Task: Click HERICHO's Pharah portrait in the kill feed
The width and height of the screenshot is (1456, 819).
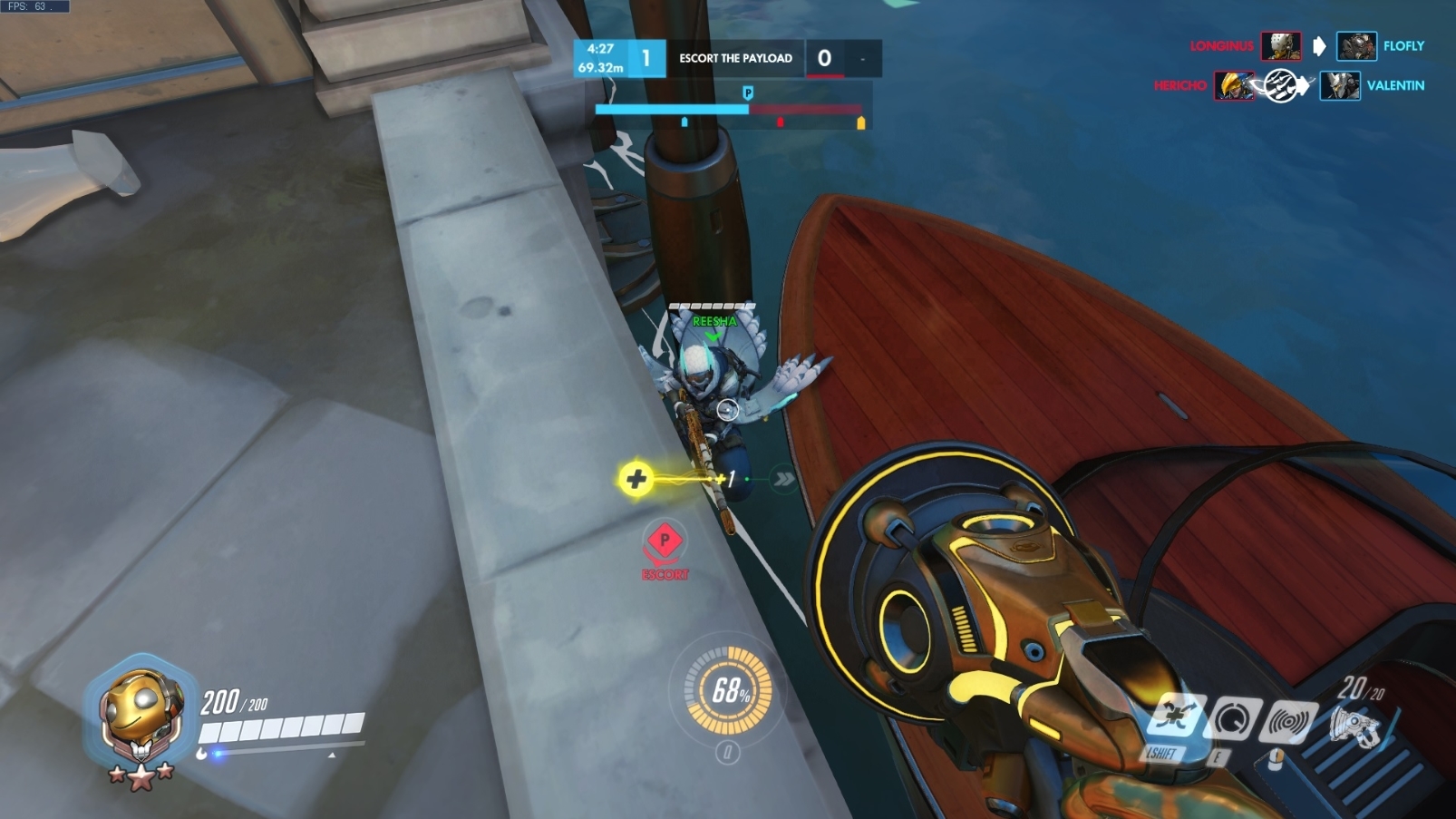Action: 1236,86
